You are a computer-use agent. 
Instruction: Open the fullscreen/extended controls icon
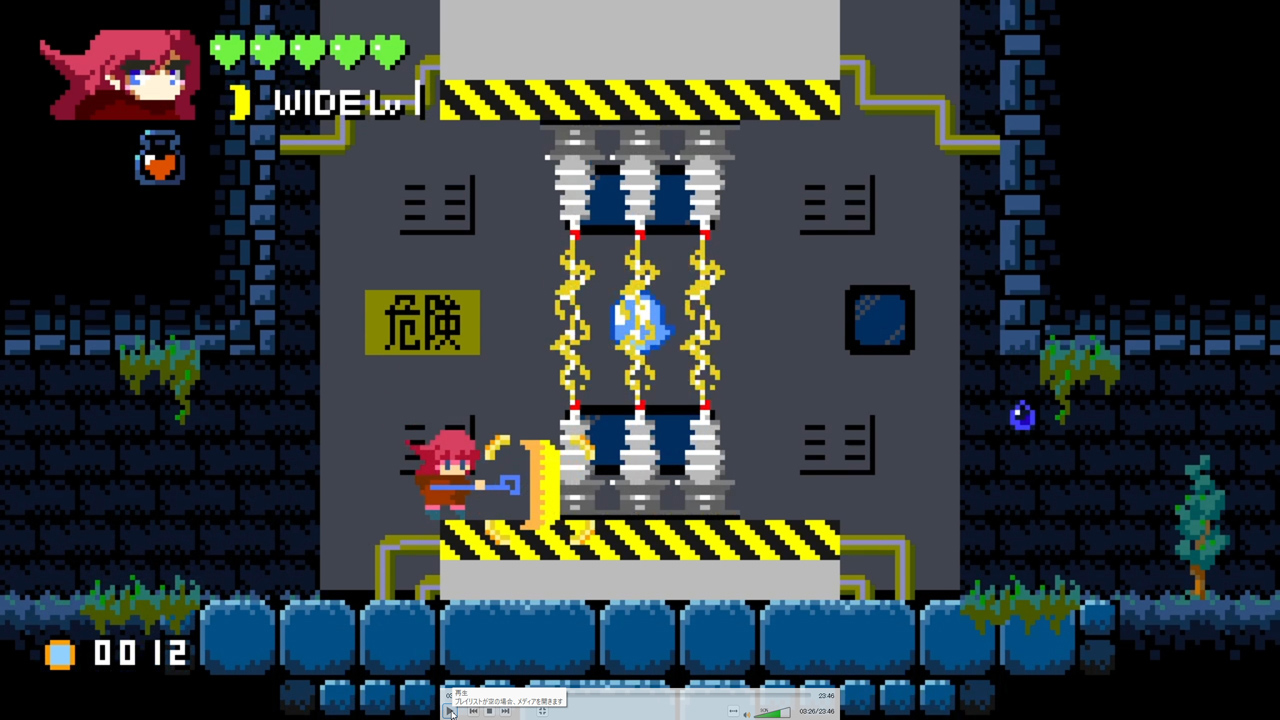542,711
